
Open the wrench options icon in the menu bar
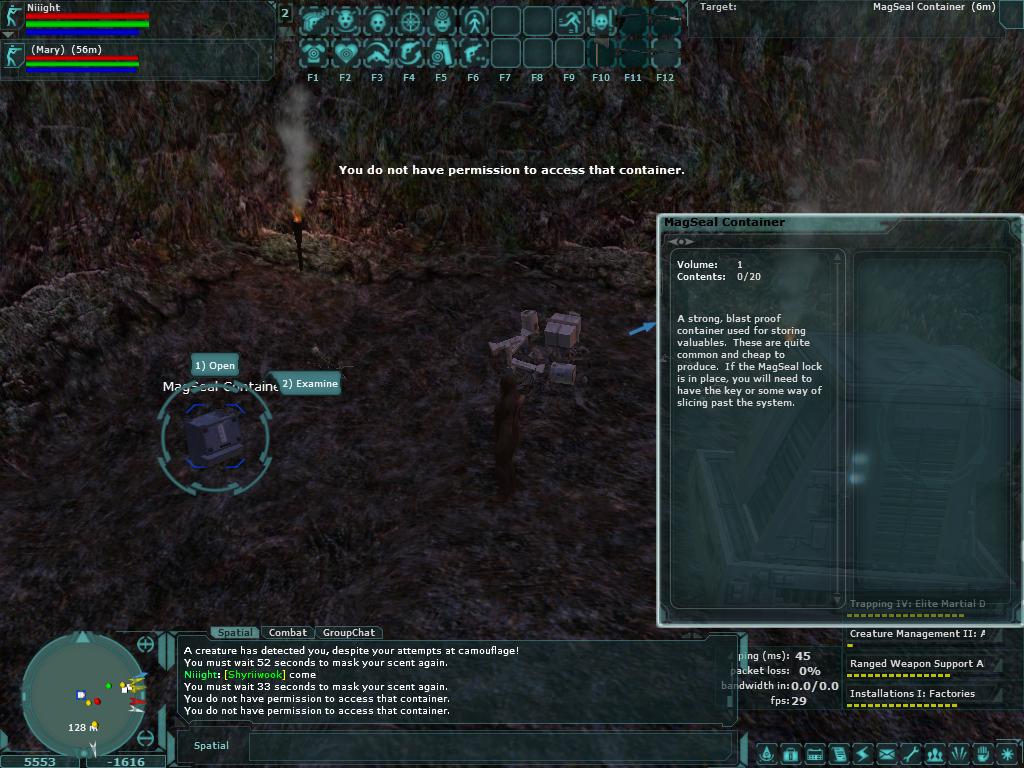910,754
